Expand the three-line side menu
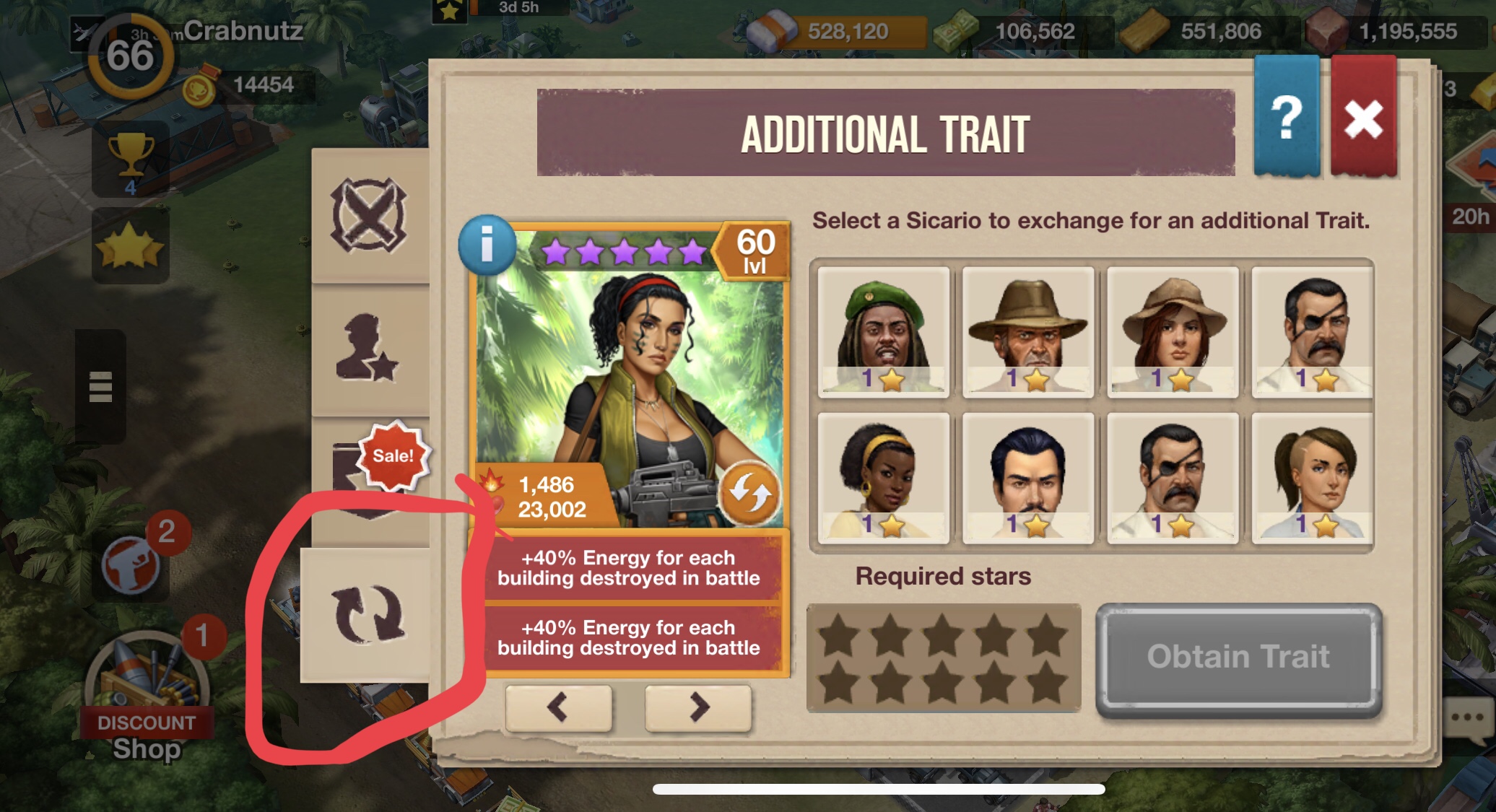 pyautogui.click(x=100, y=386)
